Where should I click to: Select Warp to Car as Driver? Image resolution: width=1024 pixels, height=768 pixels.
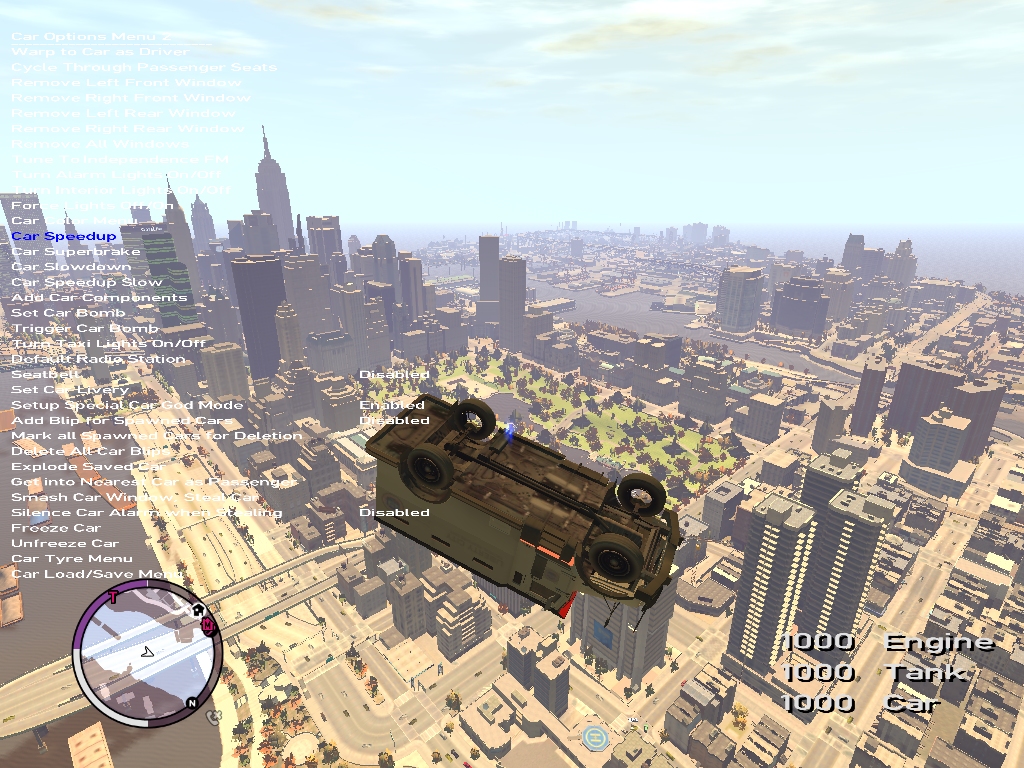click(99, 51)
